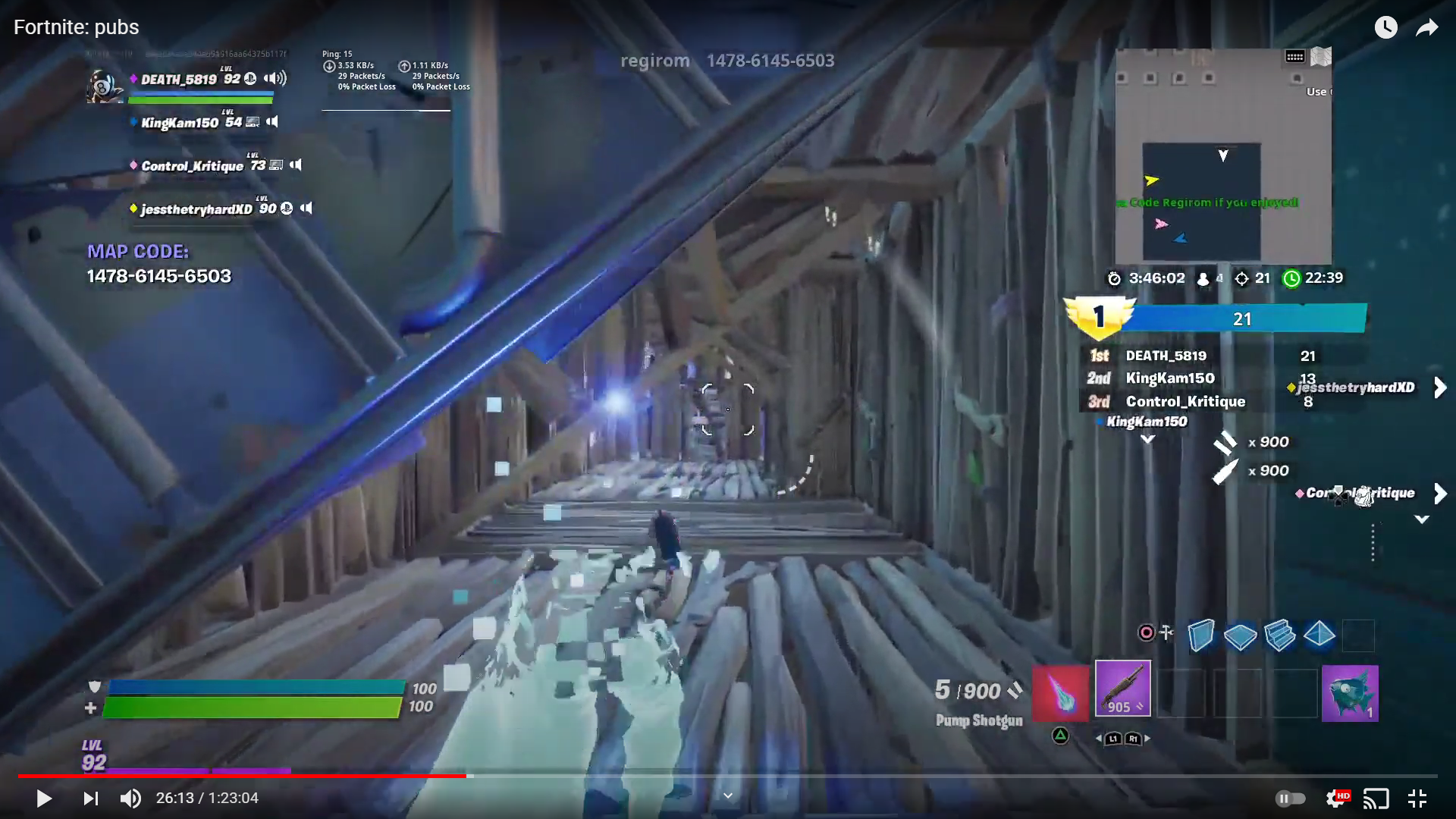
Task: Select Control_Kritique in the squad list
Action: pos(192,166)
